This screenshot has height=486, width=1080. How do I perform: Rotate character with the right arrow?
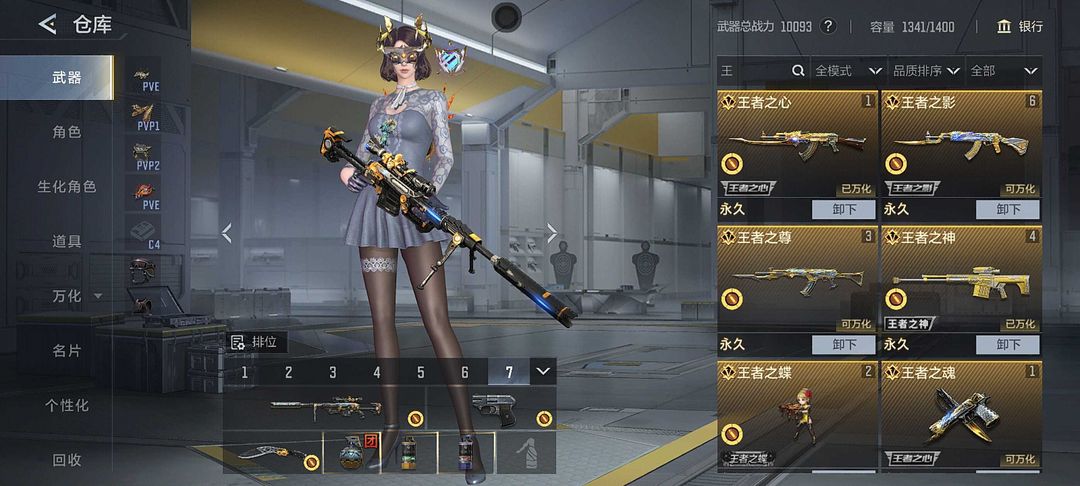coord(552,233)
